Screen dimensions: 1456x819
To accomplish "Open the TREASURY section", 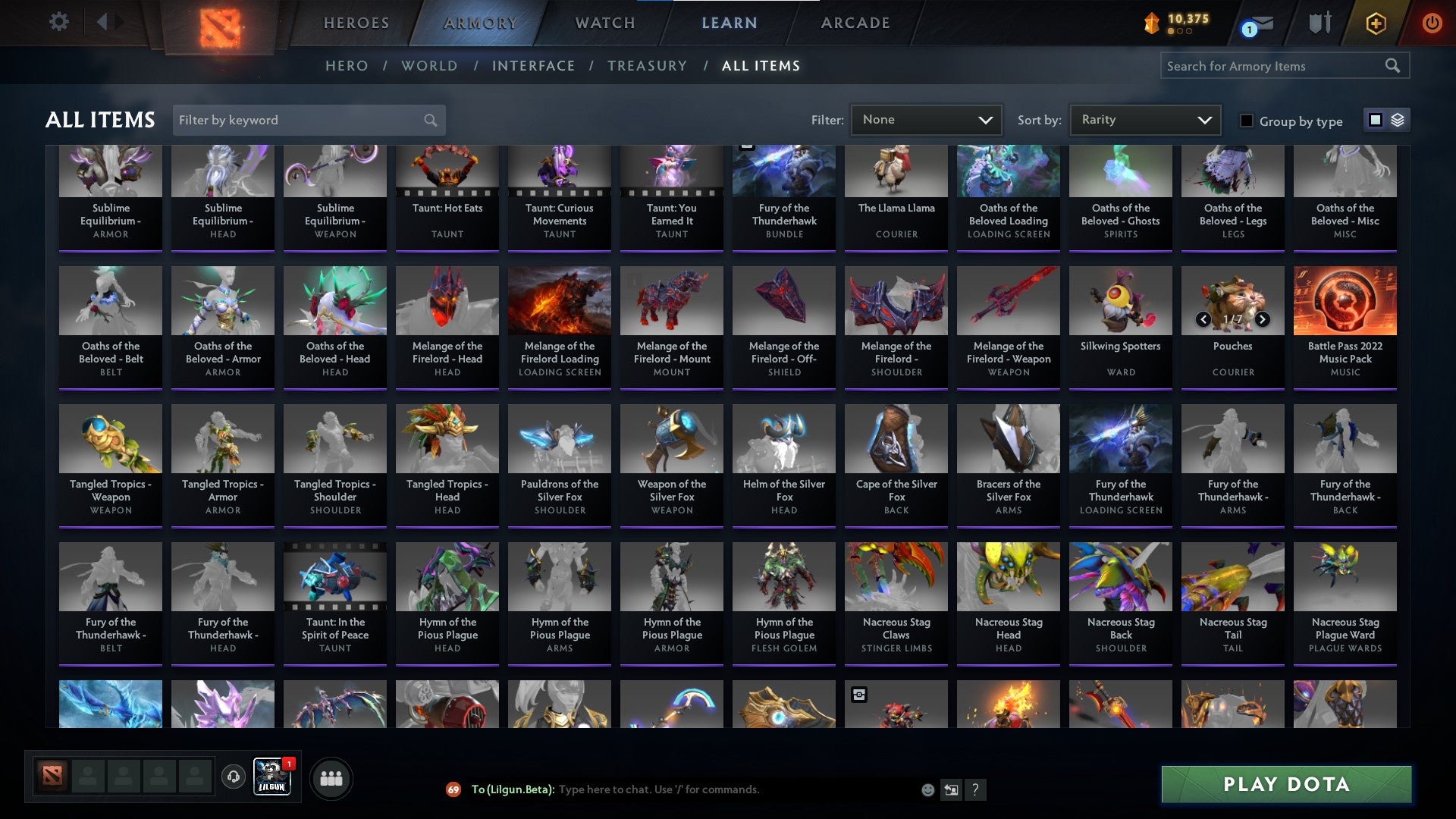I will 648,66.
